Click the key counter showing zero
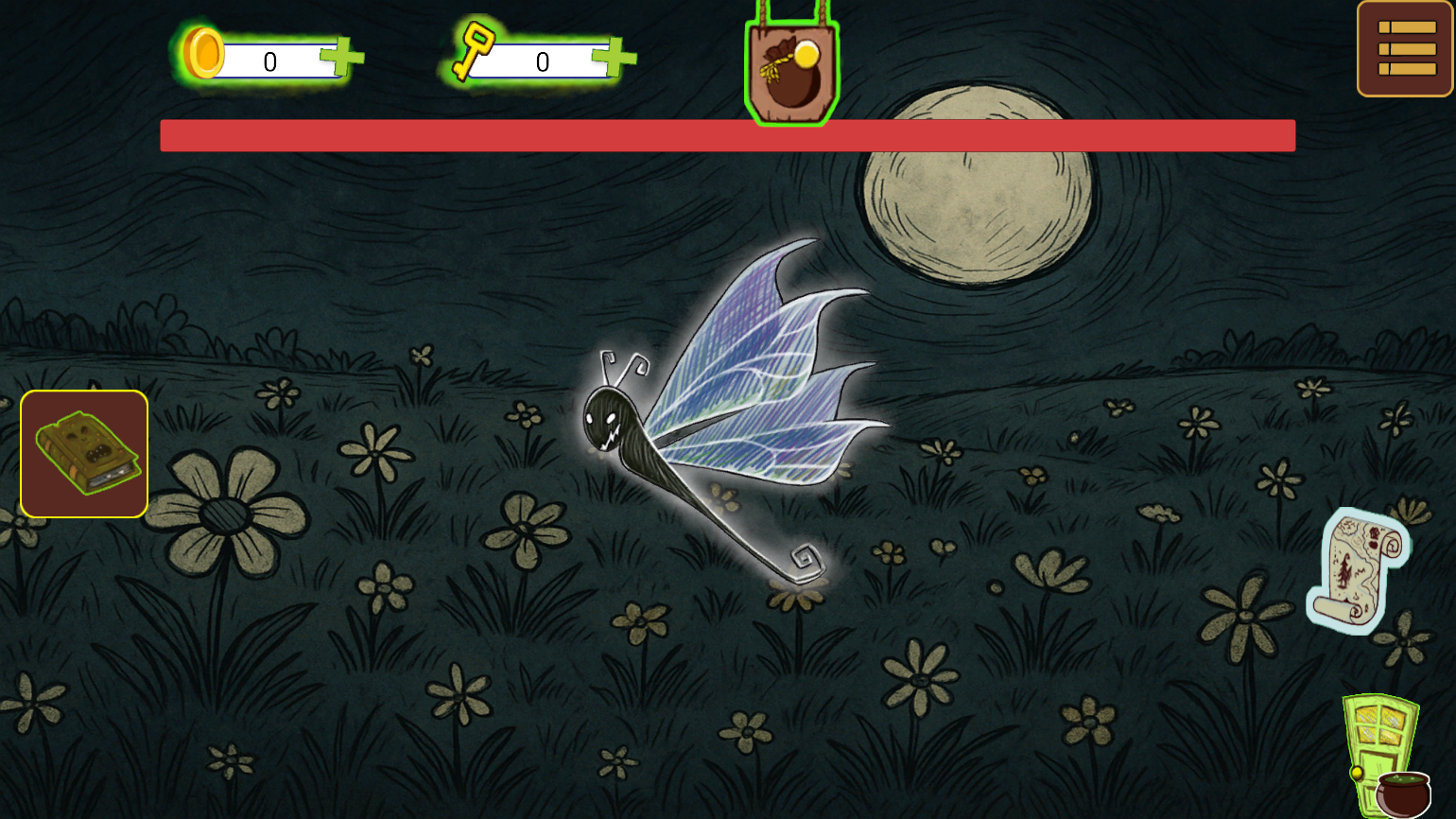The image size is (1456, 819). click(541, 61)
